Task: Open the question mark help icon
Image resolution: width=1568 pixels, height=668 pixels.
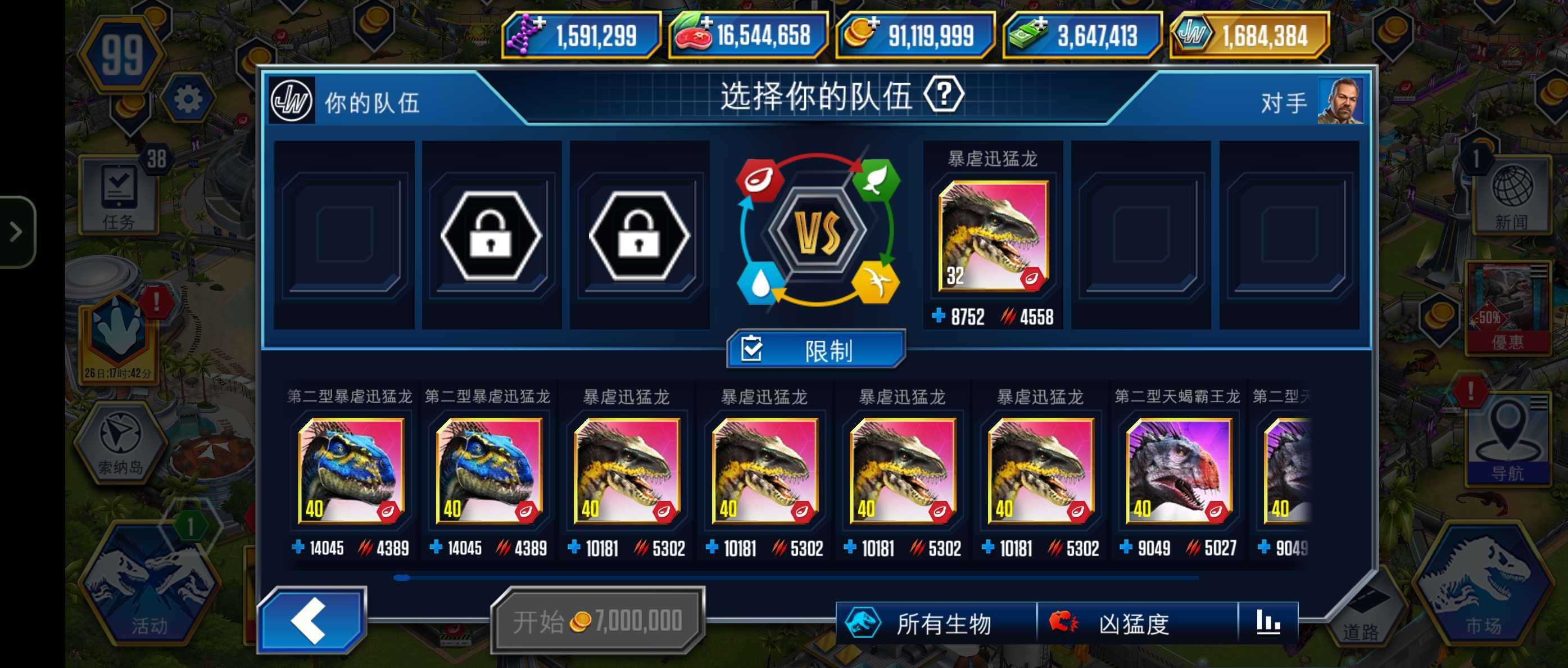Action: pos(944,95)
